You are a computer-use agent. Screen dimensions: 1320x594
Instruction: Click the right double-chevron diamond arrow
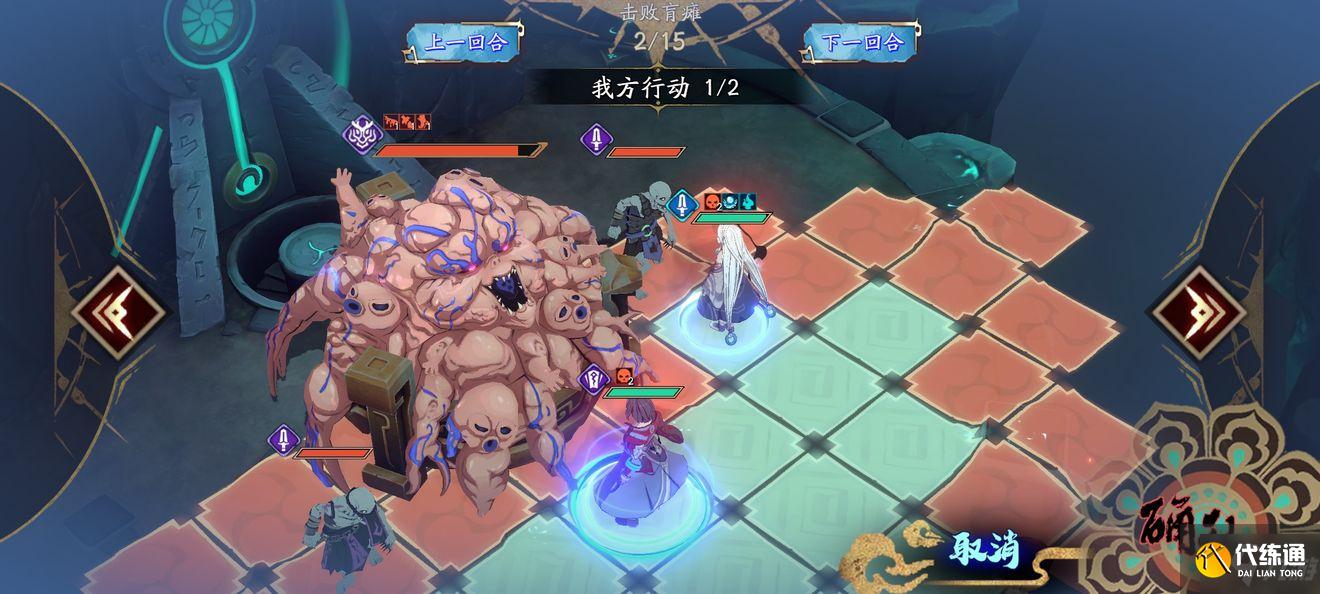(x=1199, y=312)
